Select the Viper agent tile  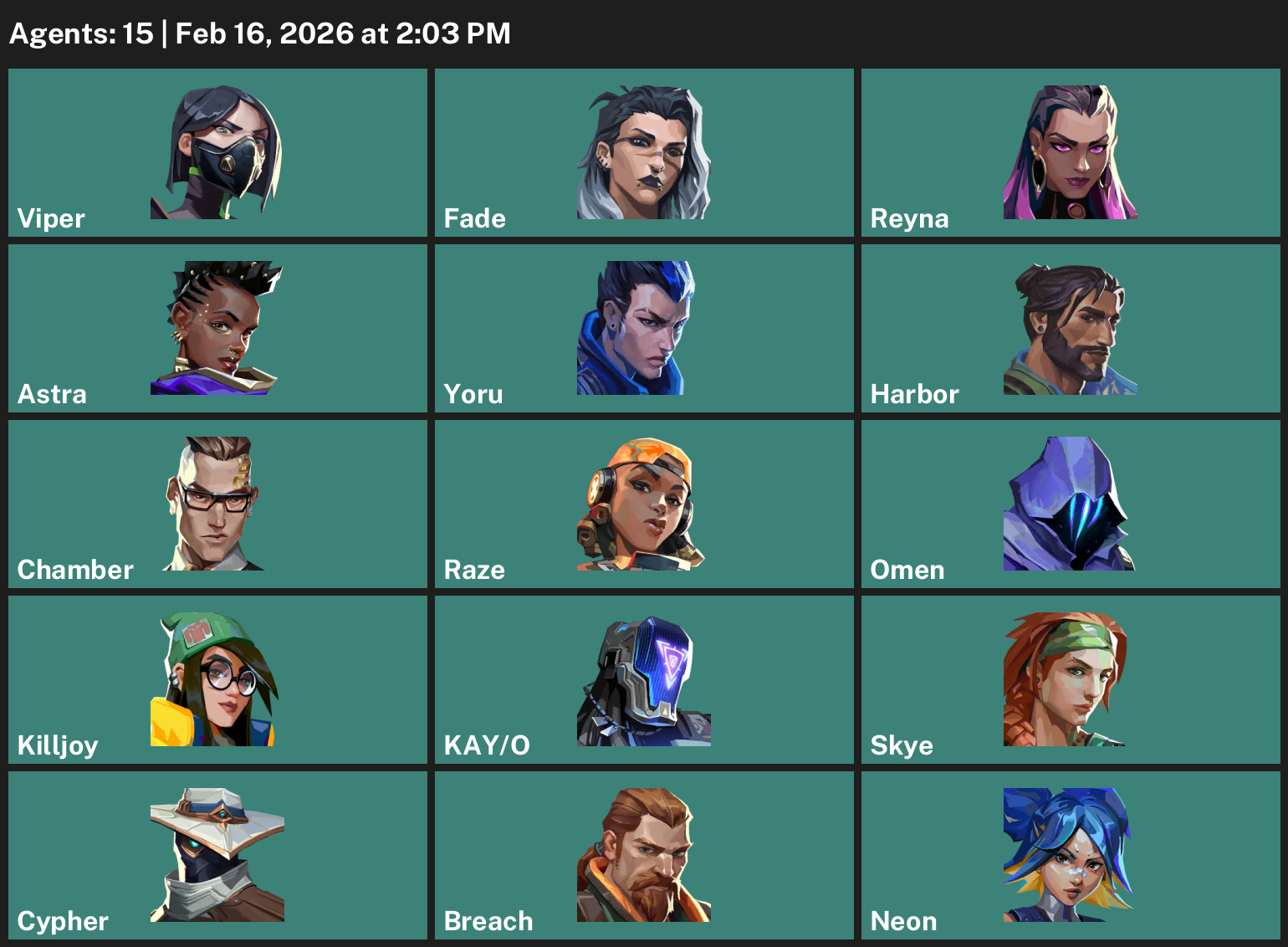tap(217, 153)
